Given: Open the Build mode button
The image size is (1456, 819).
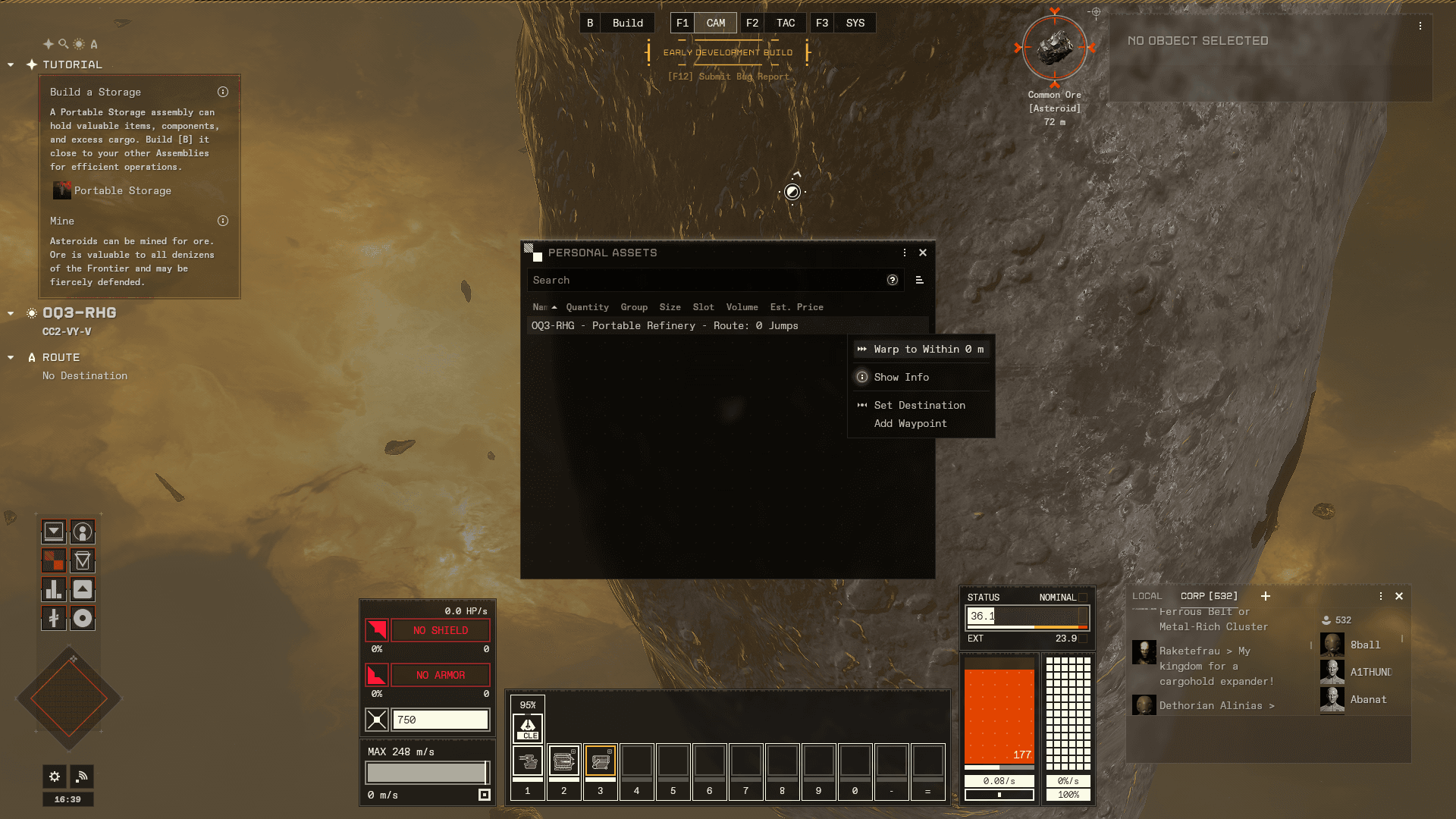Looking at the screenshot, I should [627, 23].
